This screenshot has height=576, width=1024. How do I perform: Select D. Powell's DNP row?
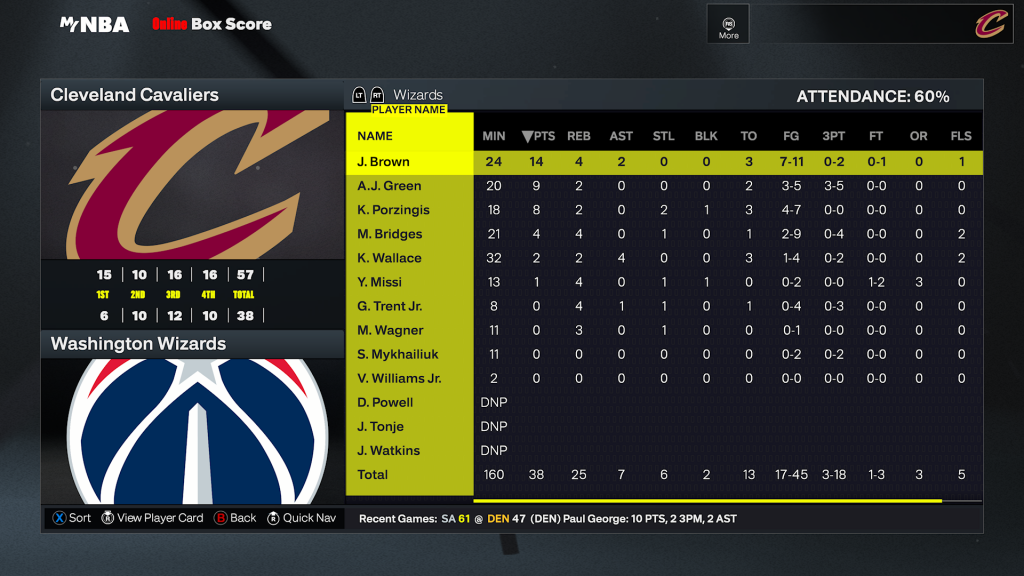[x=385, y=402]
